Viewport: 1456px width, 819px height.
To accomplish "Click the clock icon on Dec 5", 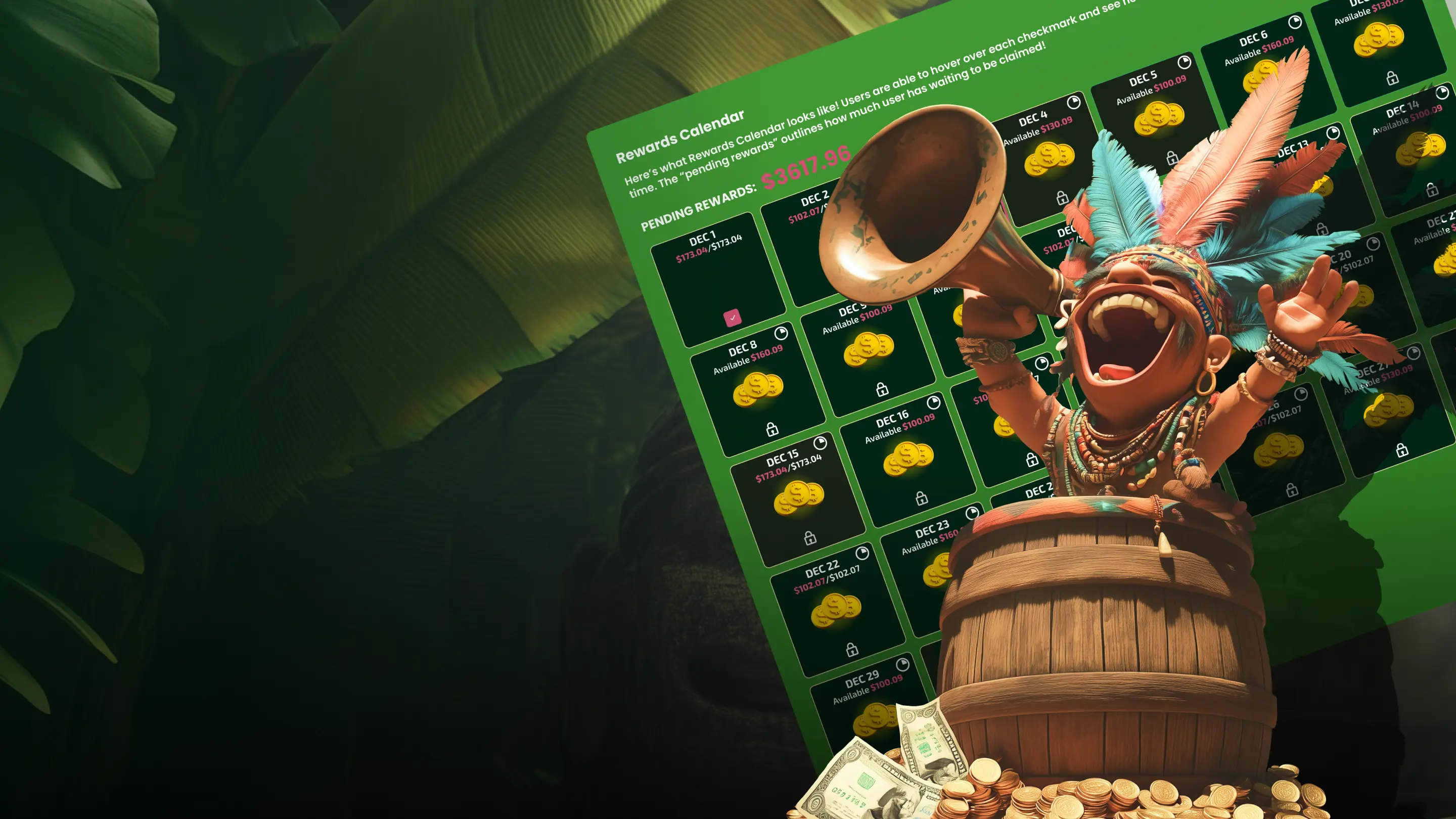I will click(1185, 64).
